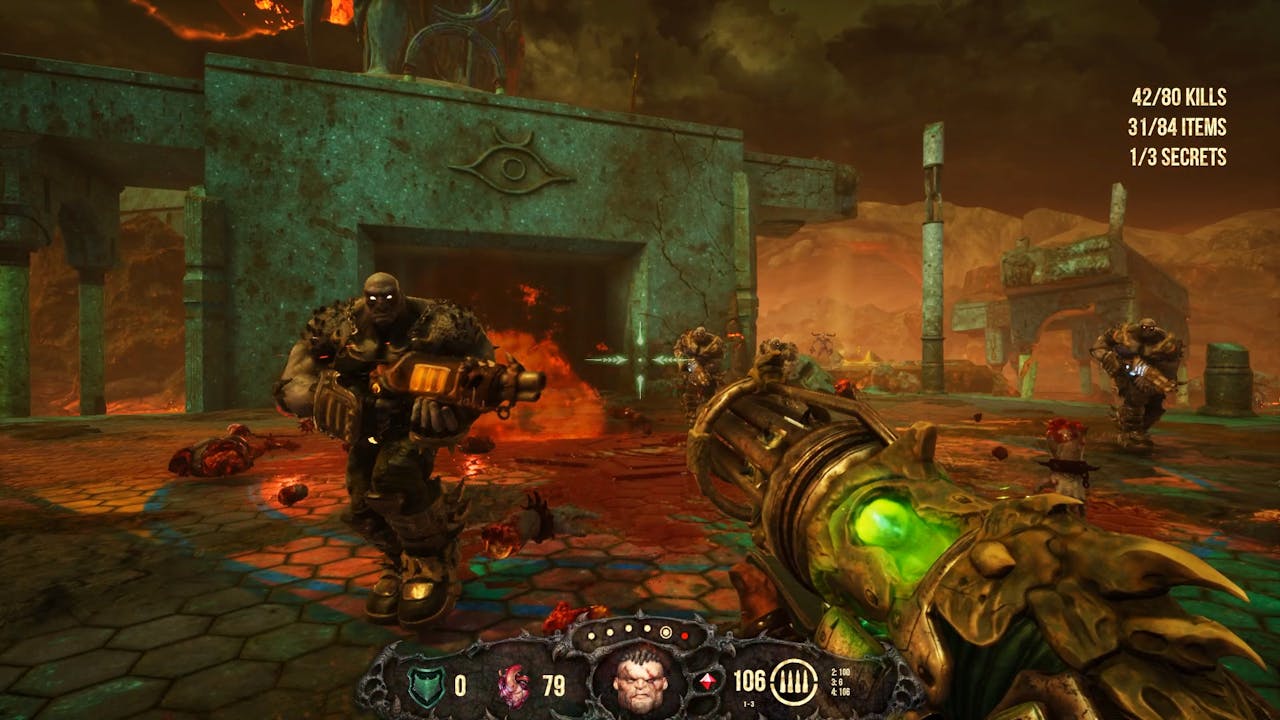Viewport: 1280px width, 720px height.
Task: Click Hellgore's character portrait
Action: tap(640, 685)
